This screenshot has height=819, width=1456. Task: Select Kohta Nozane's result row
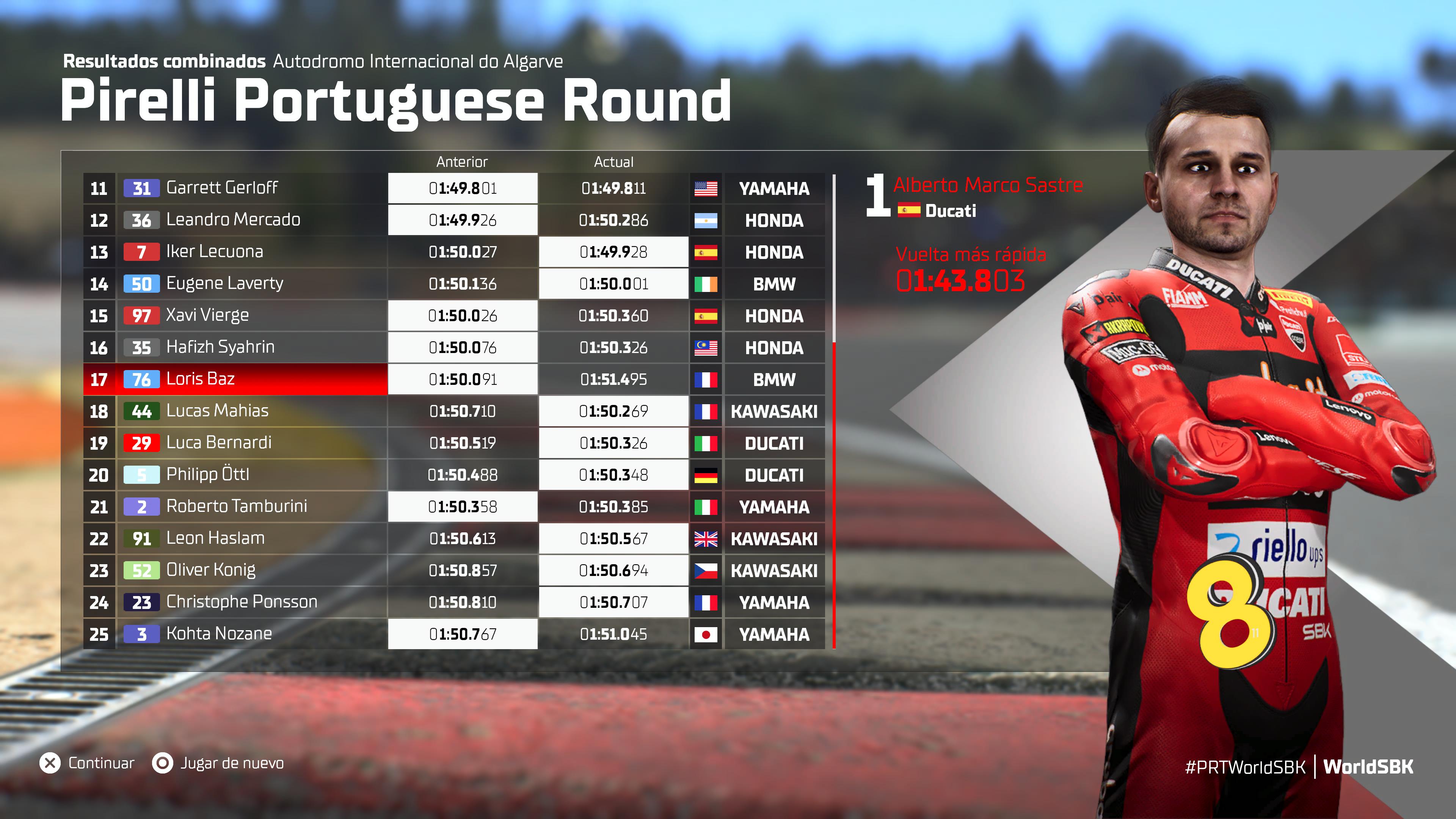coord(219,634)
